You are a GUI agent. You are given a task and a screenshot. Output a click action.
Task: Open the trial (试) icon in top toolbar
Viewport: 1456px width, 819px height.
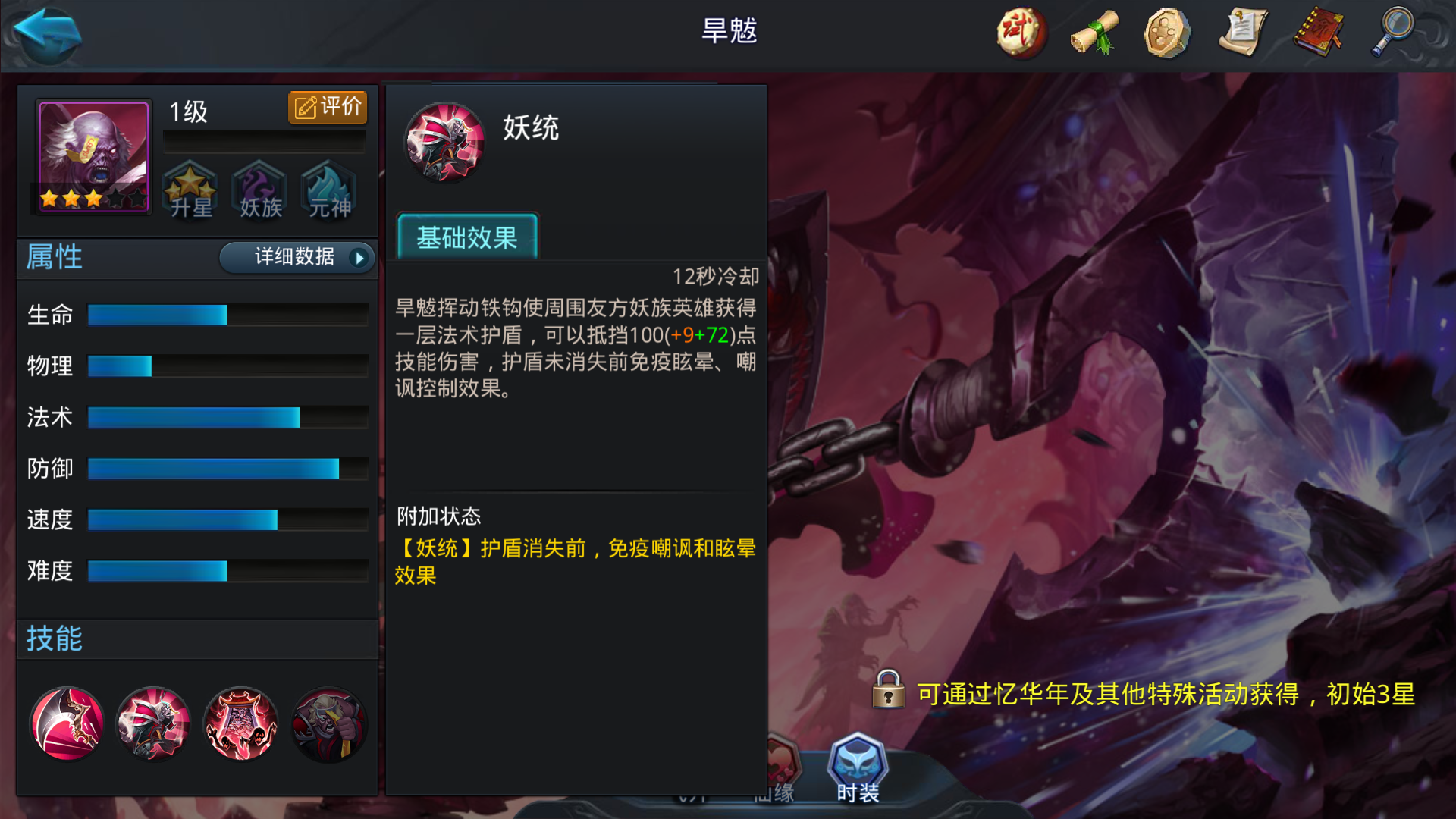point(1020,32)
